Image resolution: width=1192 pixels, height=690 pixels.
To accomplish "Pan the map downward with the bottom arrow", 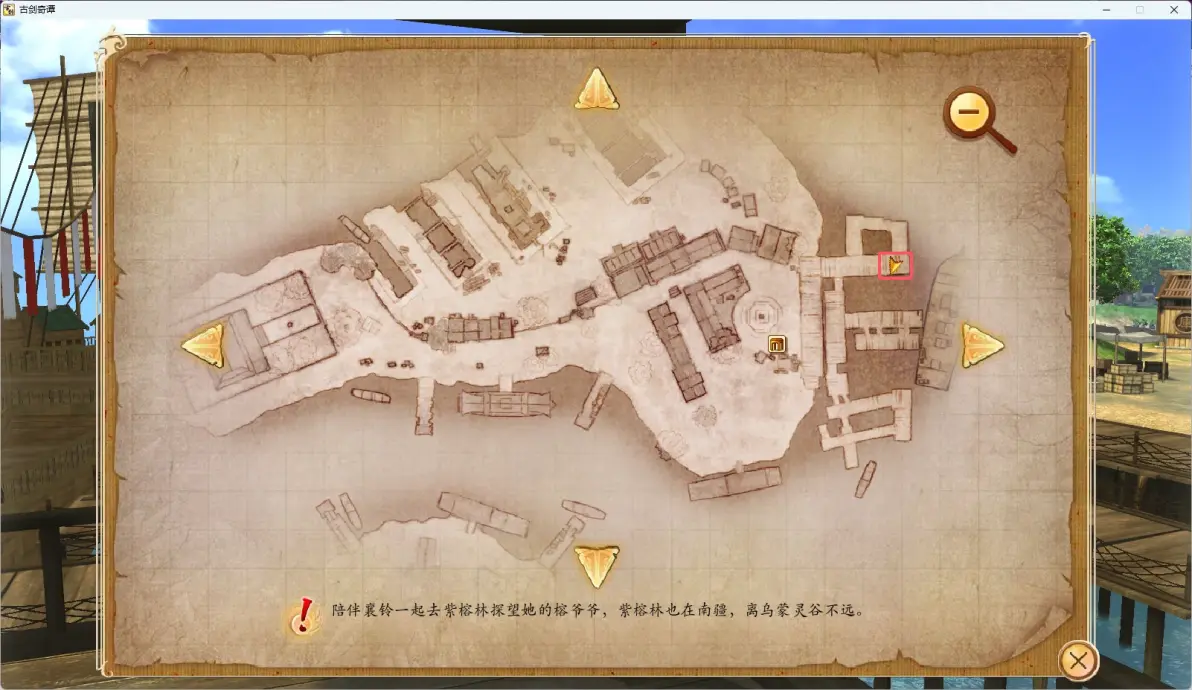I will [596, 564].
